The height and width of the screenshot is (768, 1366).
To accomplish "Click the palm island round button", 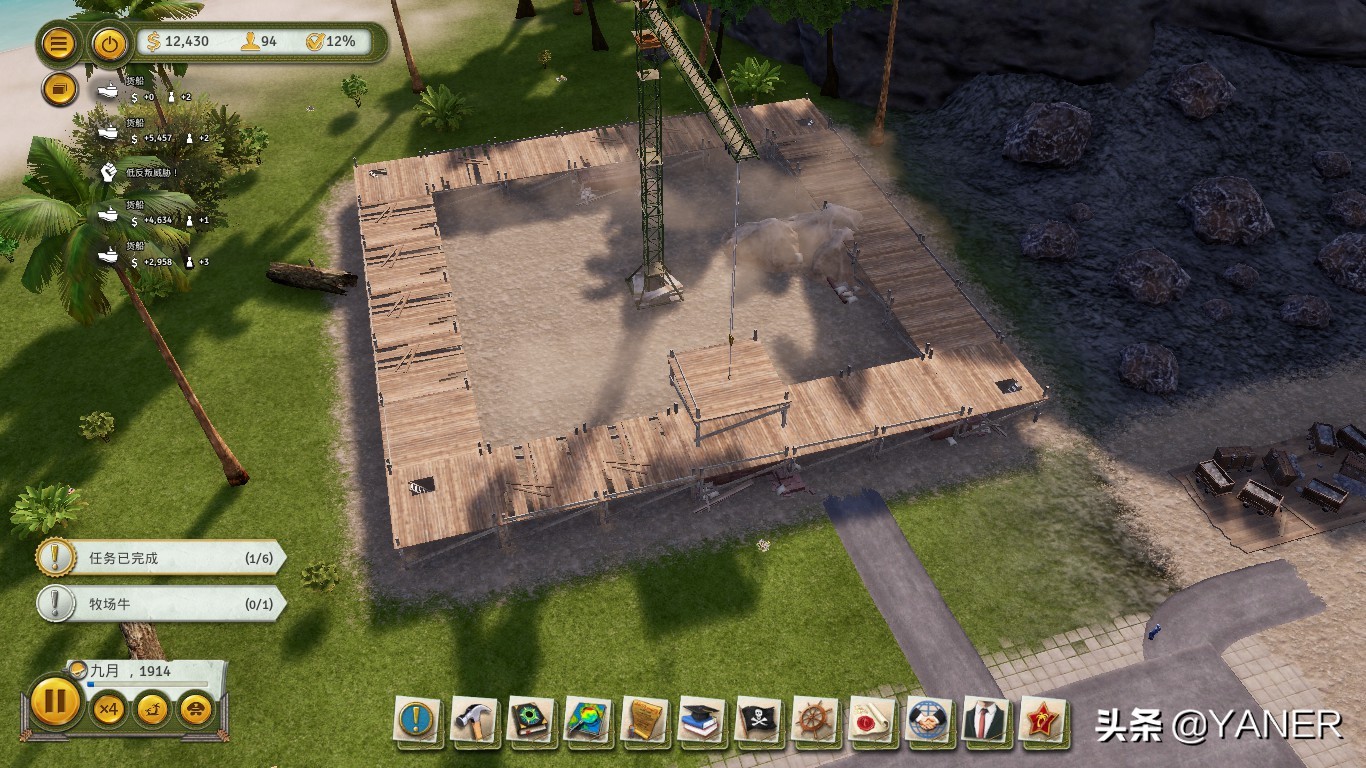I will point(152,710).
